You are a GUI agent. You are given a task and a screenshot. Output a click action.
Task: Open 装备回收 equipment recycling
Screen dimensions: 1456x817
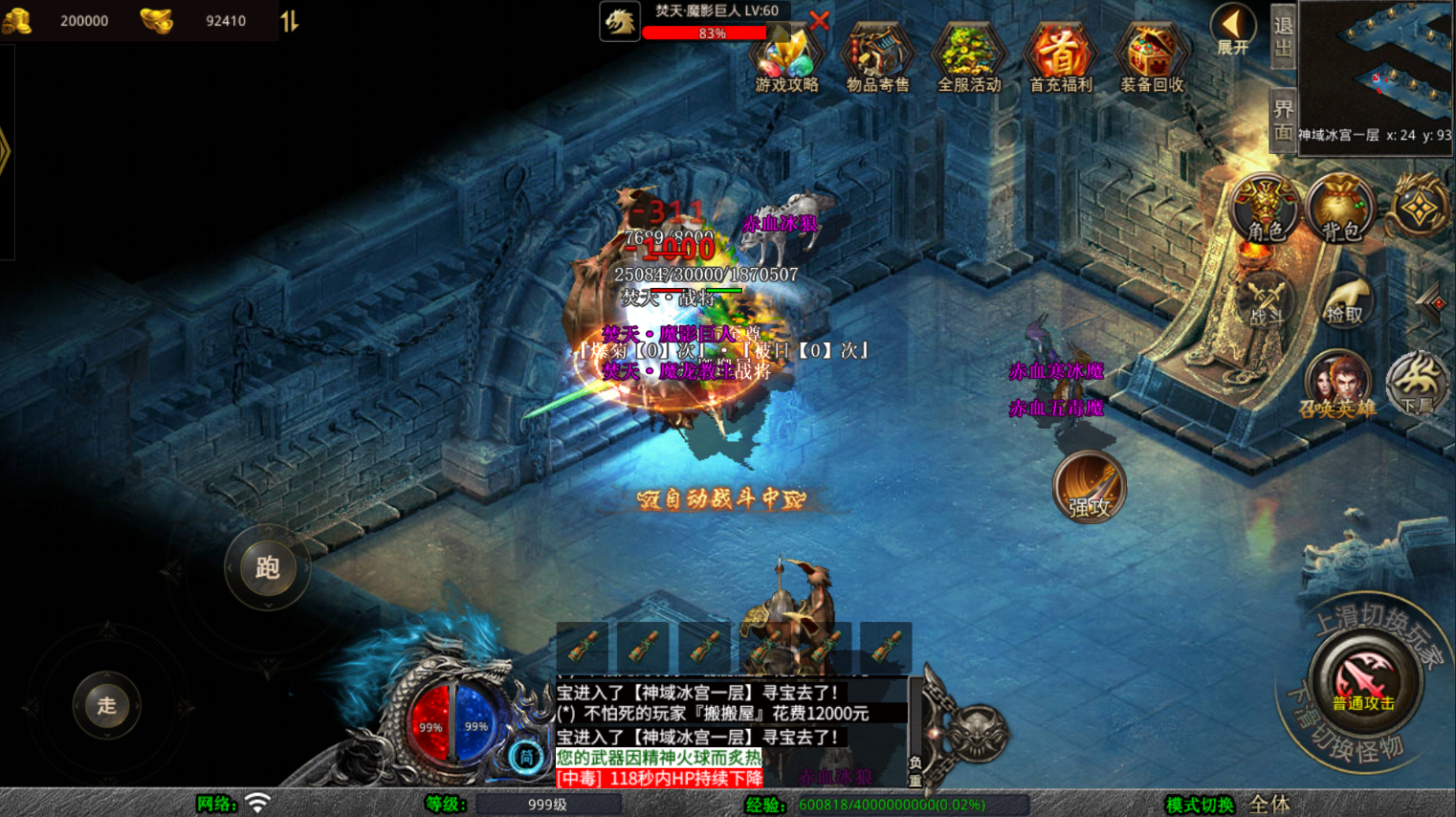[1152, 57]
